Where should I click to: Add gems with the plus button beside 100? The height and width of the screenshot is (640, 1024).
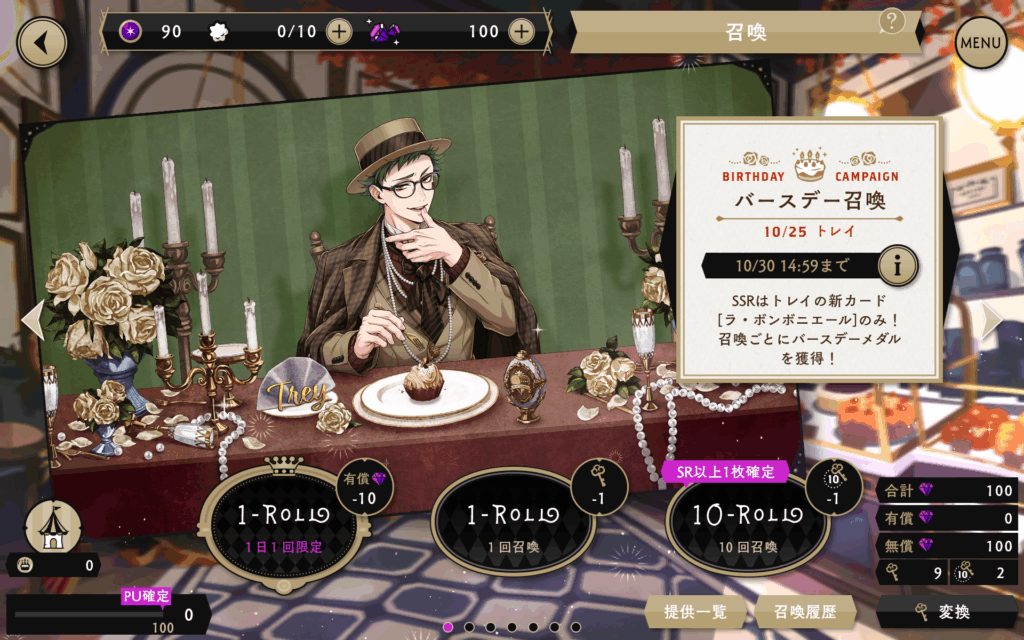[521, 31]
